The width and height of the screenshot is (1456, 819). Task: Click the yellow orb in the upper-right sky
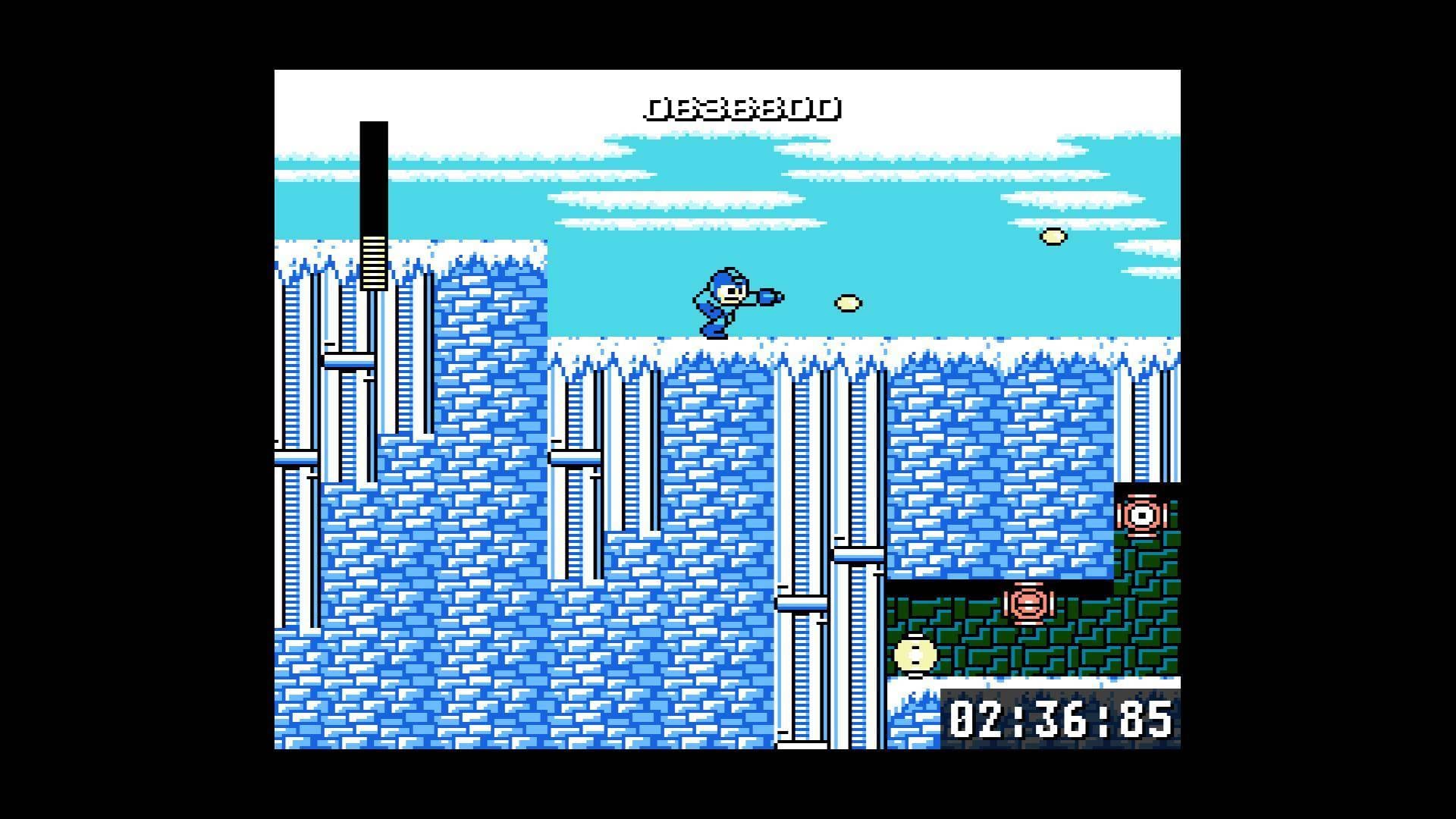pyautogui.click(x=1053, y=237)
